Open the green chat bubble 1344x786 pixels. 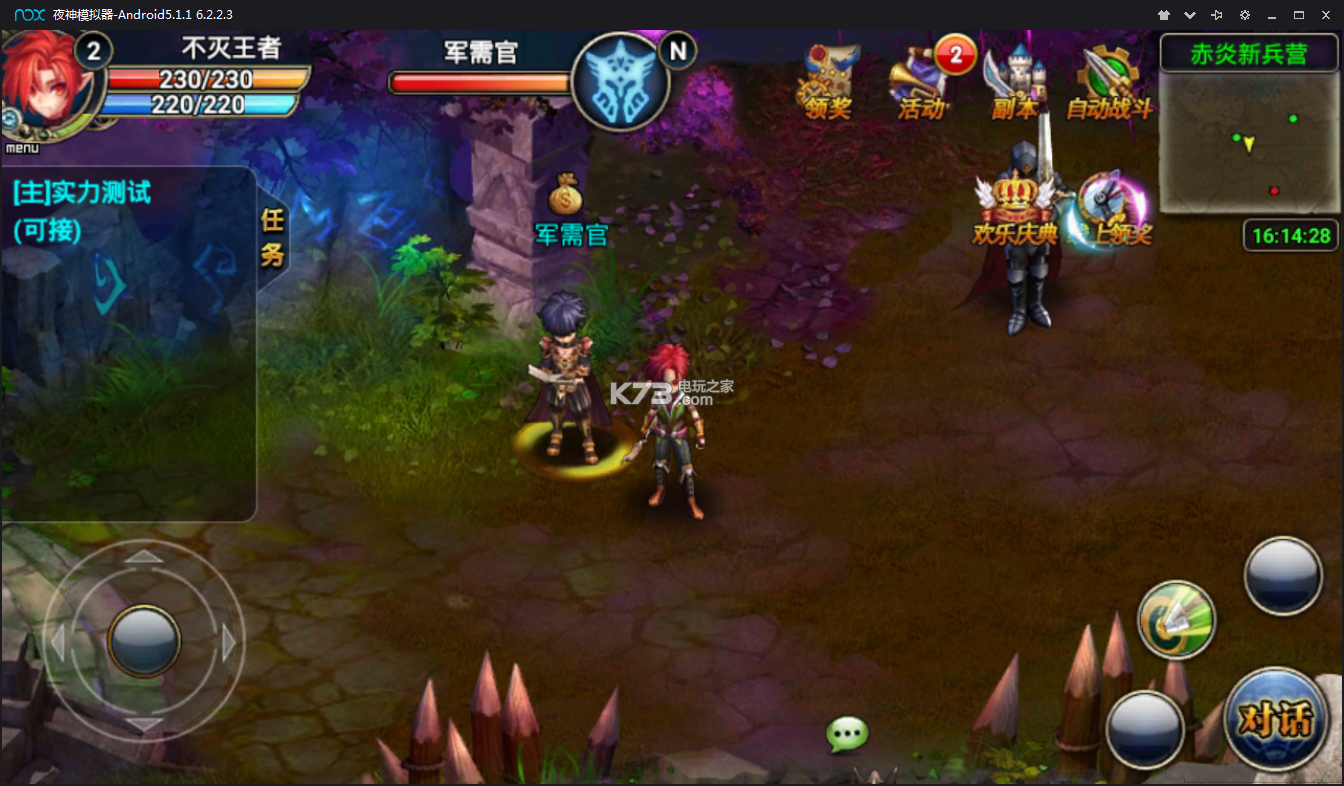pos(847,735)
